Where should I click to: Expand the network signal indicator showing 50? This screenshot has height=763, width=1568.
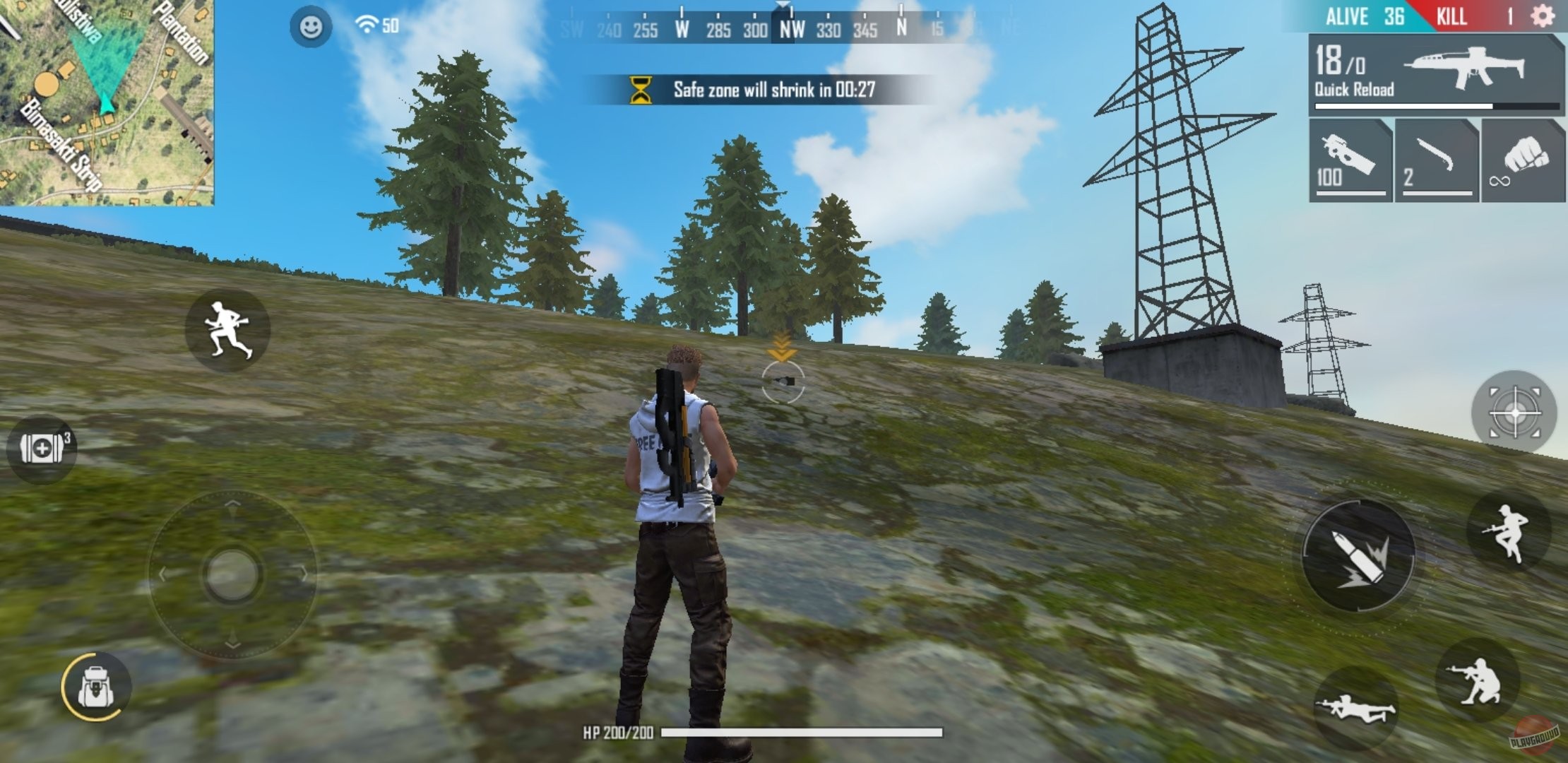coord(370,26)
